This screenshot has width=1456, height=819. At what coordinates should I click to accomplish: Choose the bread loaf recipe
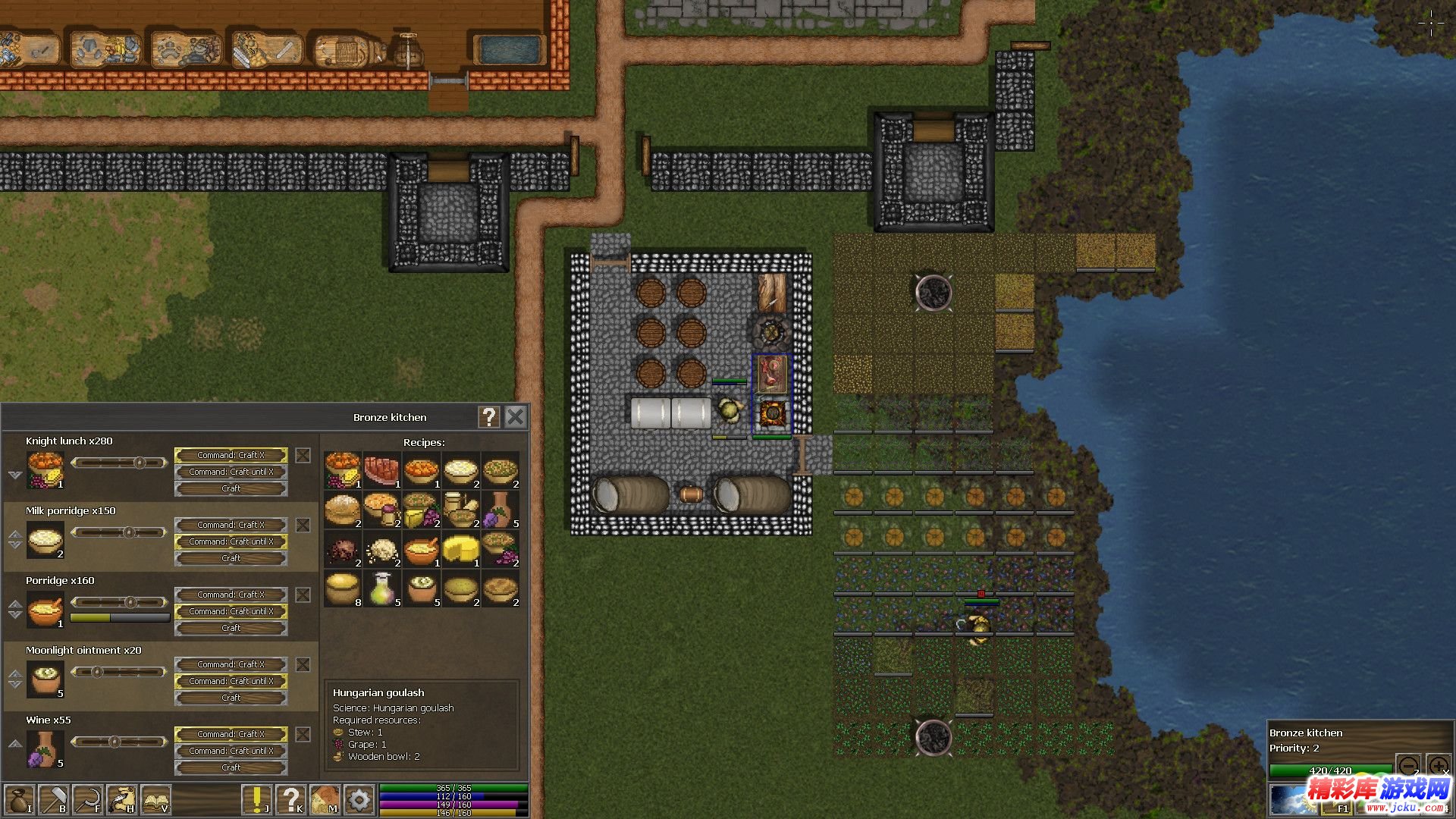(x=342, y=510)
